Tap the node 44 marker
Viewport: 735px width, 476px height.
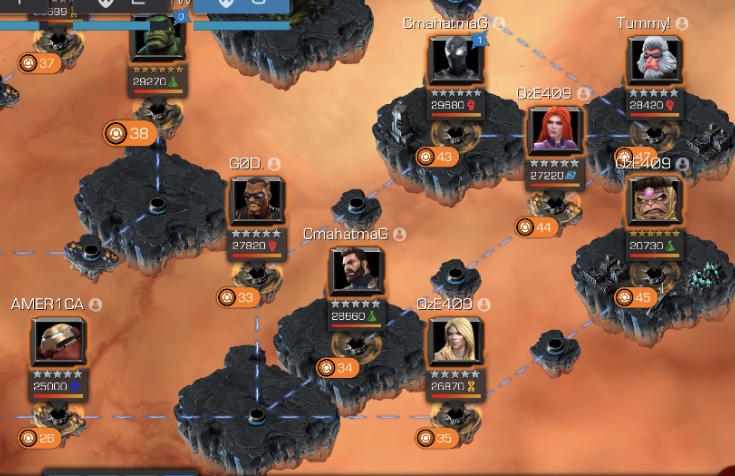tap(535, 227)
